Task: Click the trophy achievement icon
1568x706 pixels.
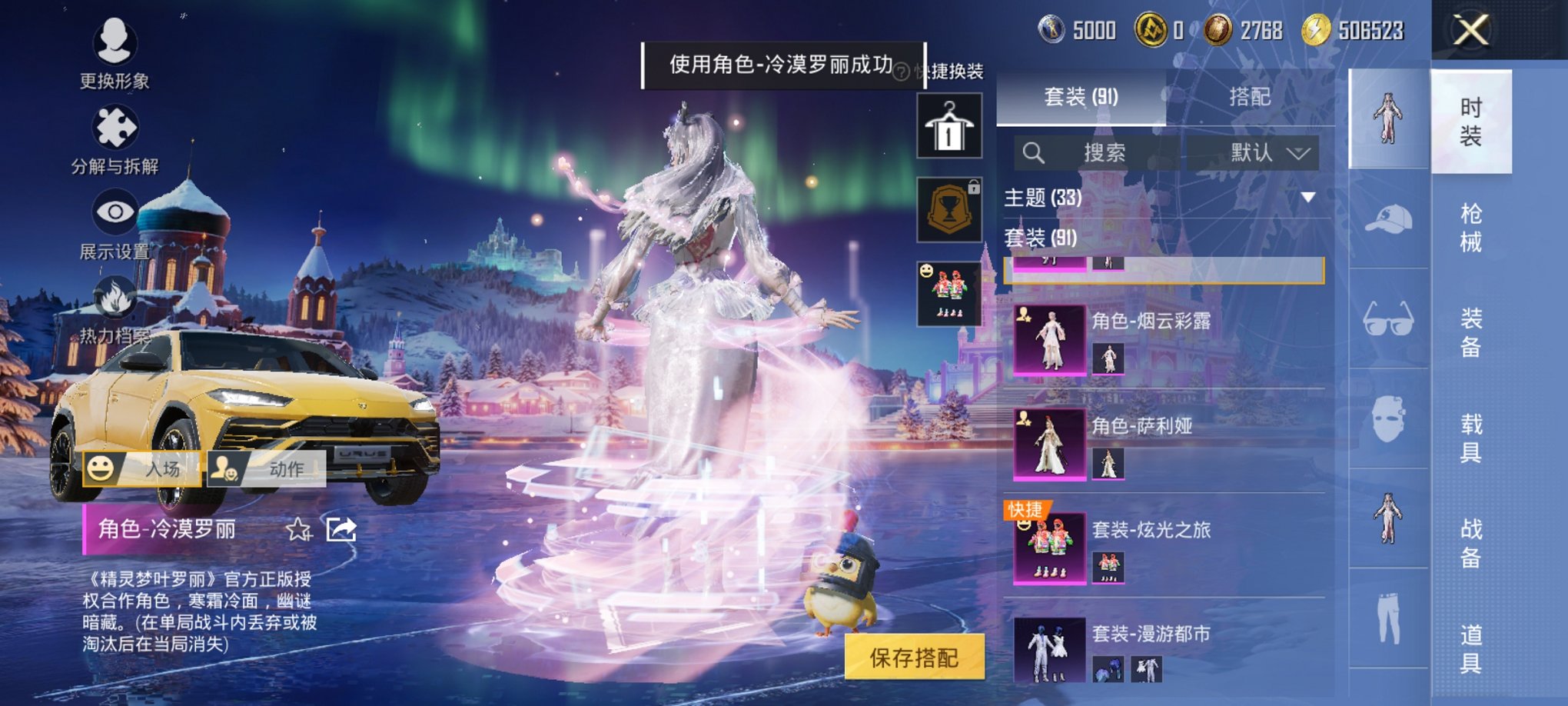Action: tap(950, 209)
